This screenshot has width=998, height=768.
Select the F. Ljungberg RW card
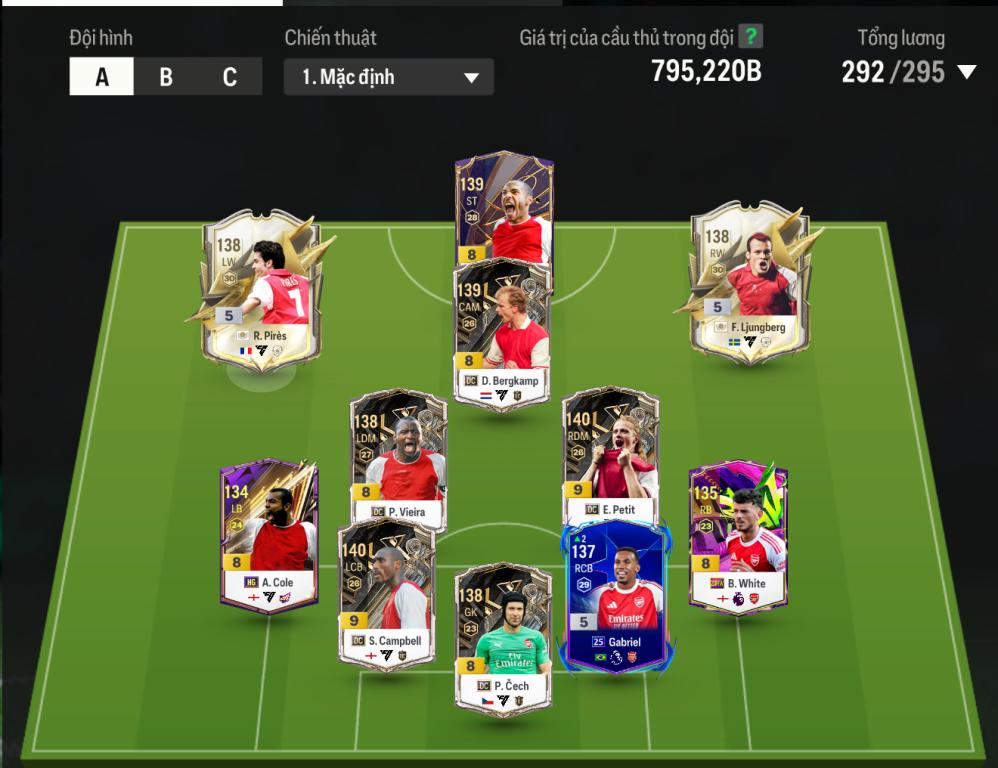[x=750, y=280]
